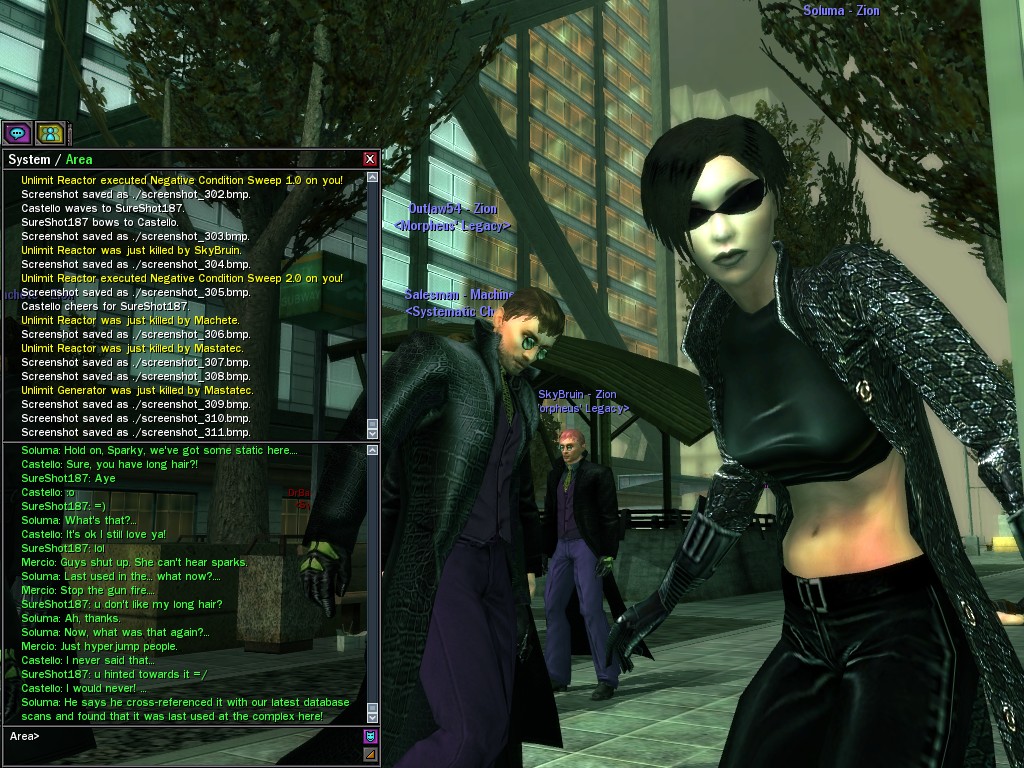
Task: Close the System / Area chat window
Action: pos(370,159)
